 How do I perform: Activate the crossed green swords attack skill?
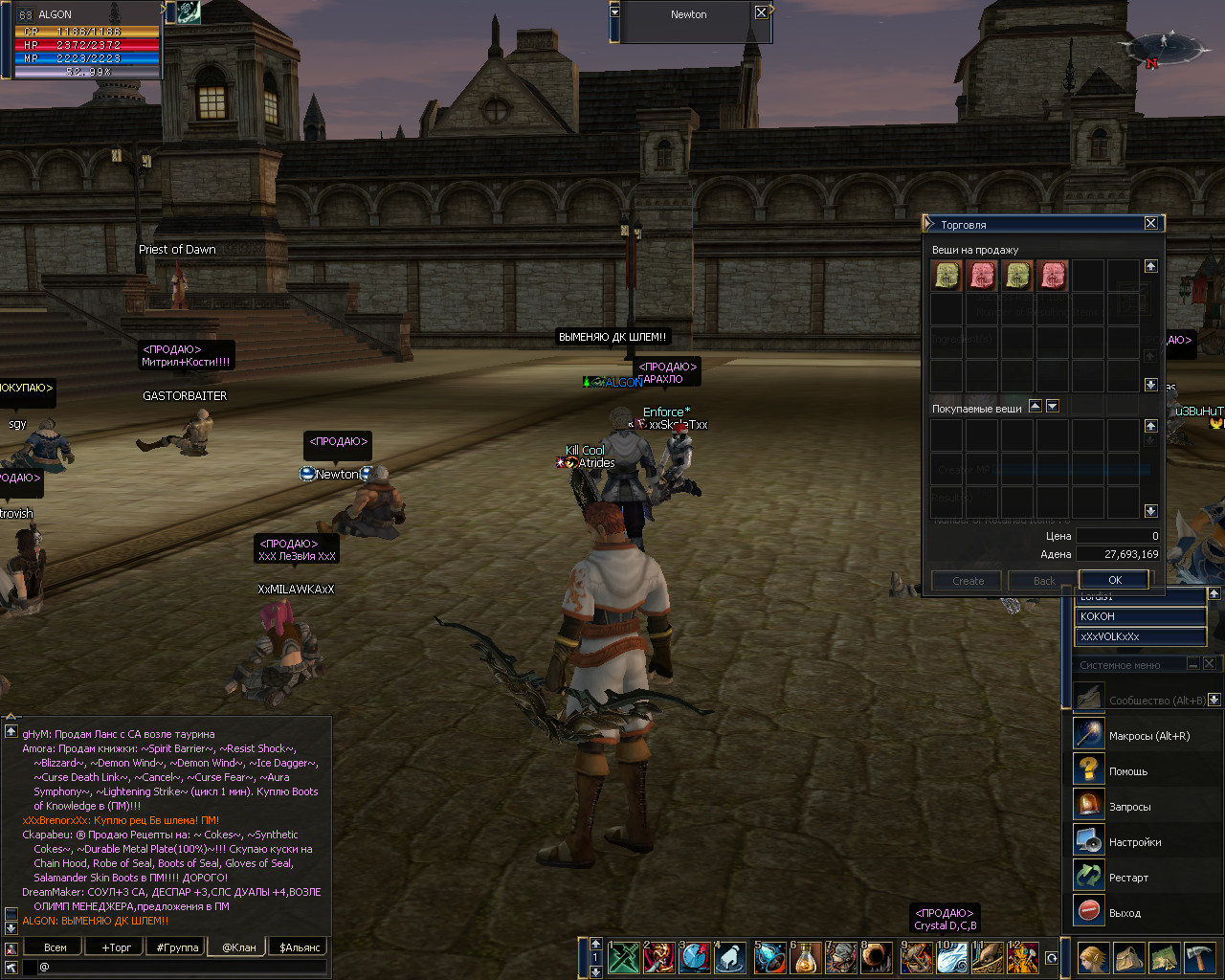click(x=624, y=958)
